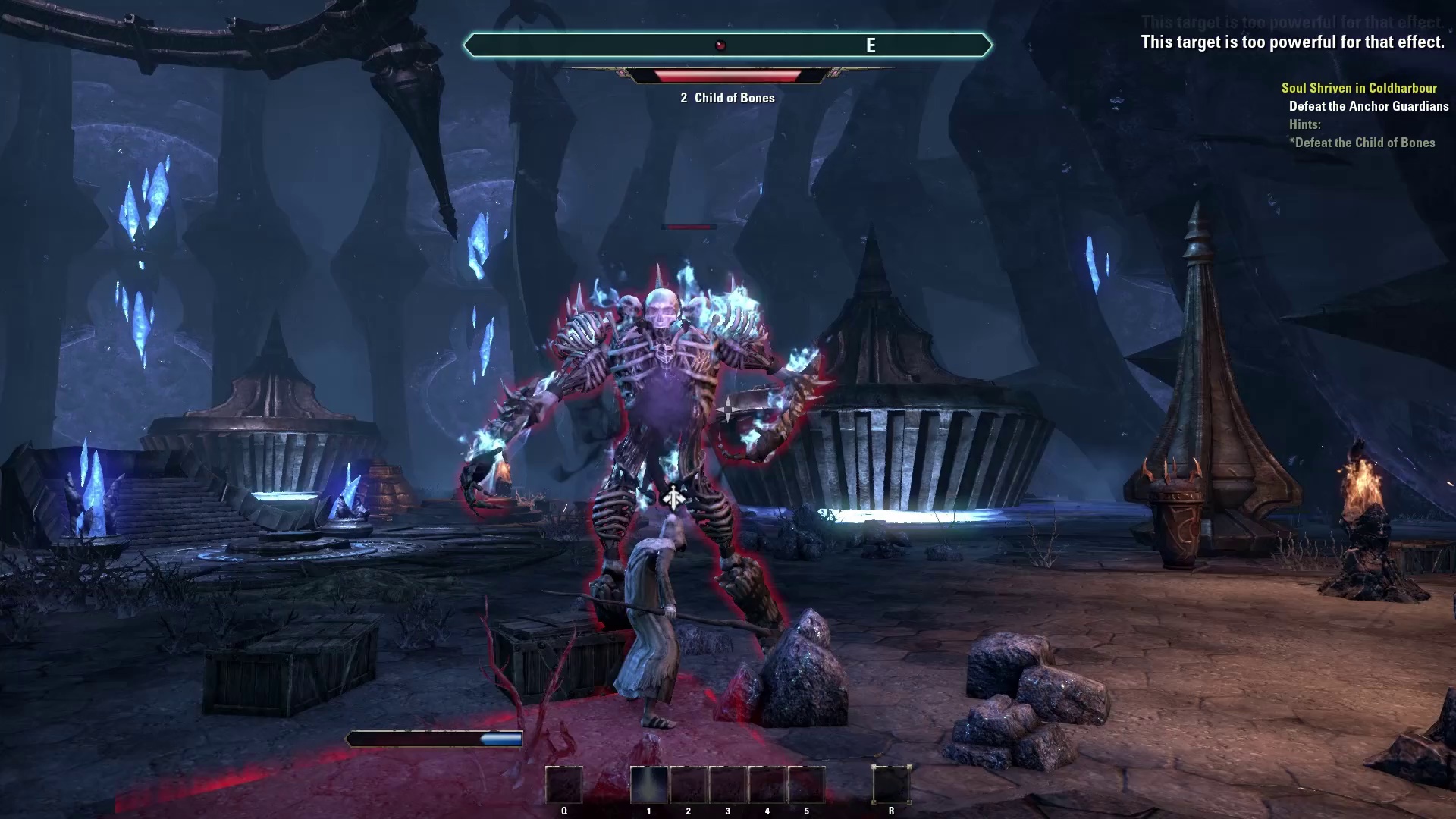Open the Soul Shriven in Coldharbour quest
The image size is (1456, 819).
[1359, 88]
